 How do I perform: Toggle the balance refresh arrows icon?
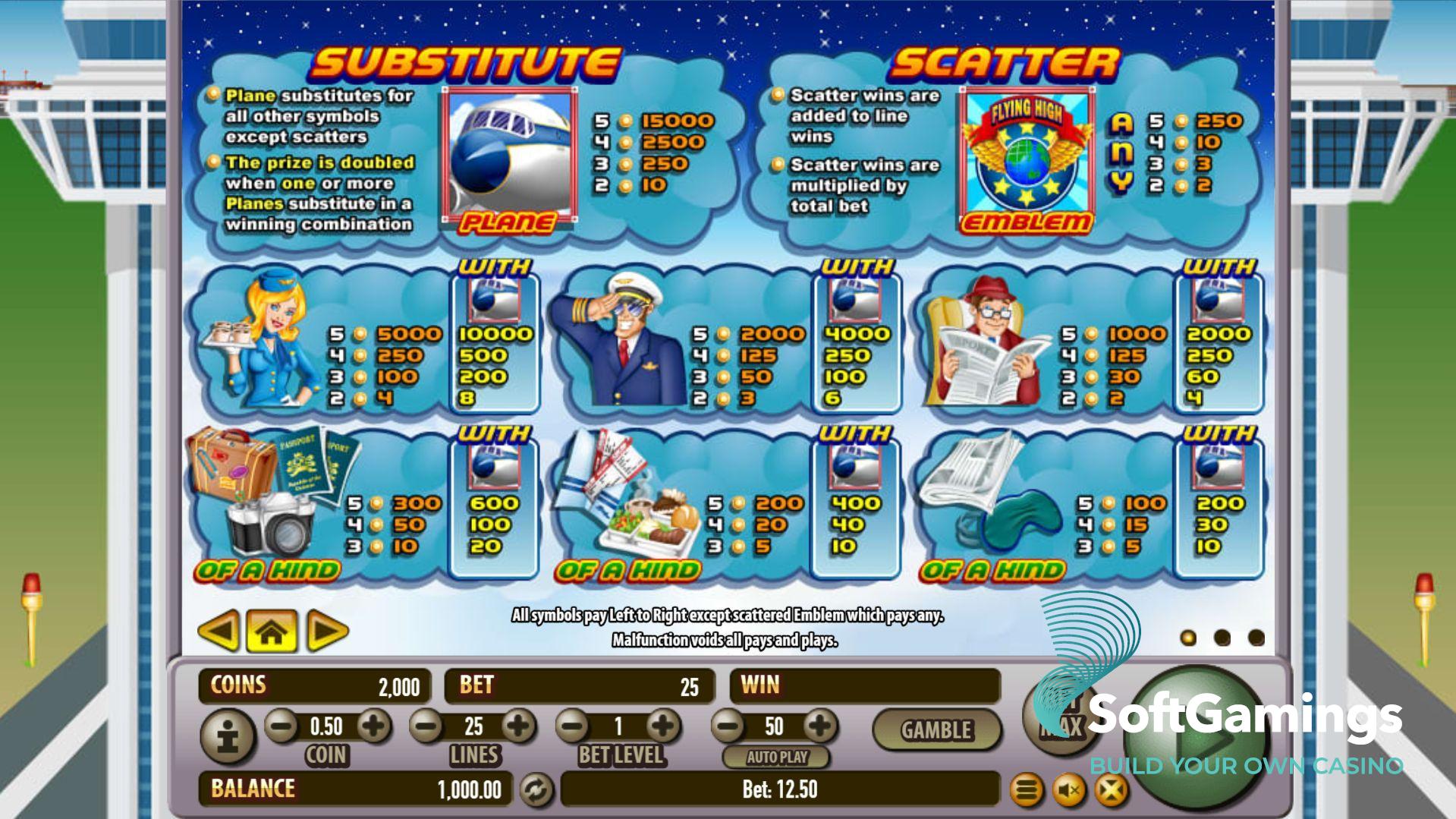(x=536, y=790)
